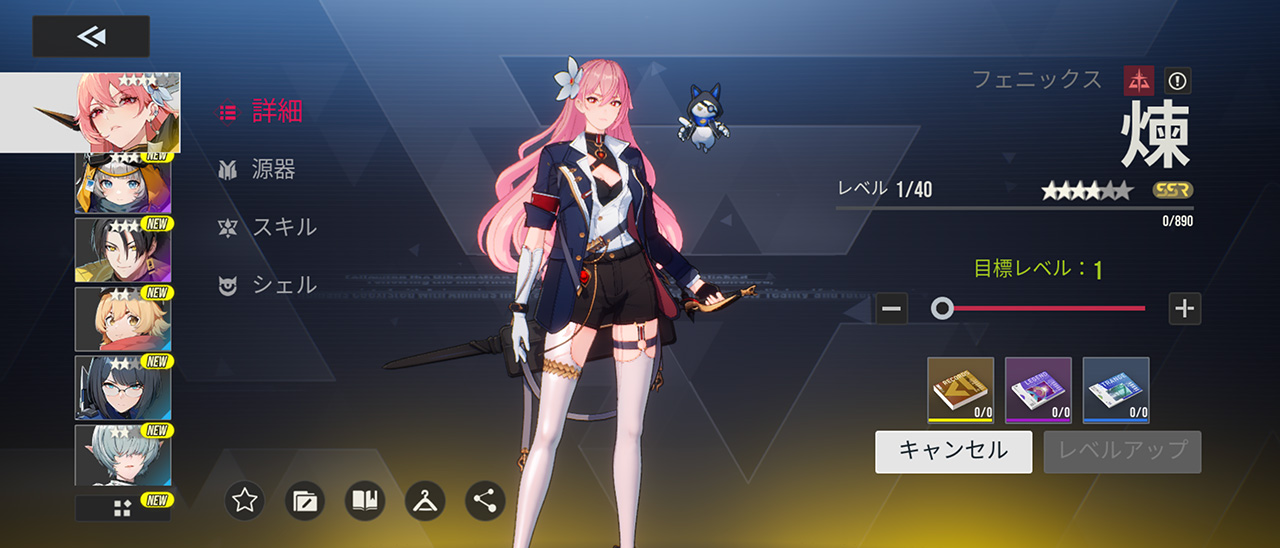
Task: Go back with the double-arrow button
Action: [x=91, y=37]
